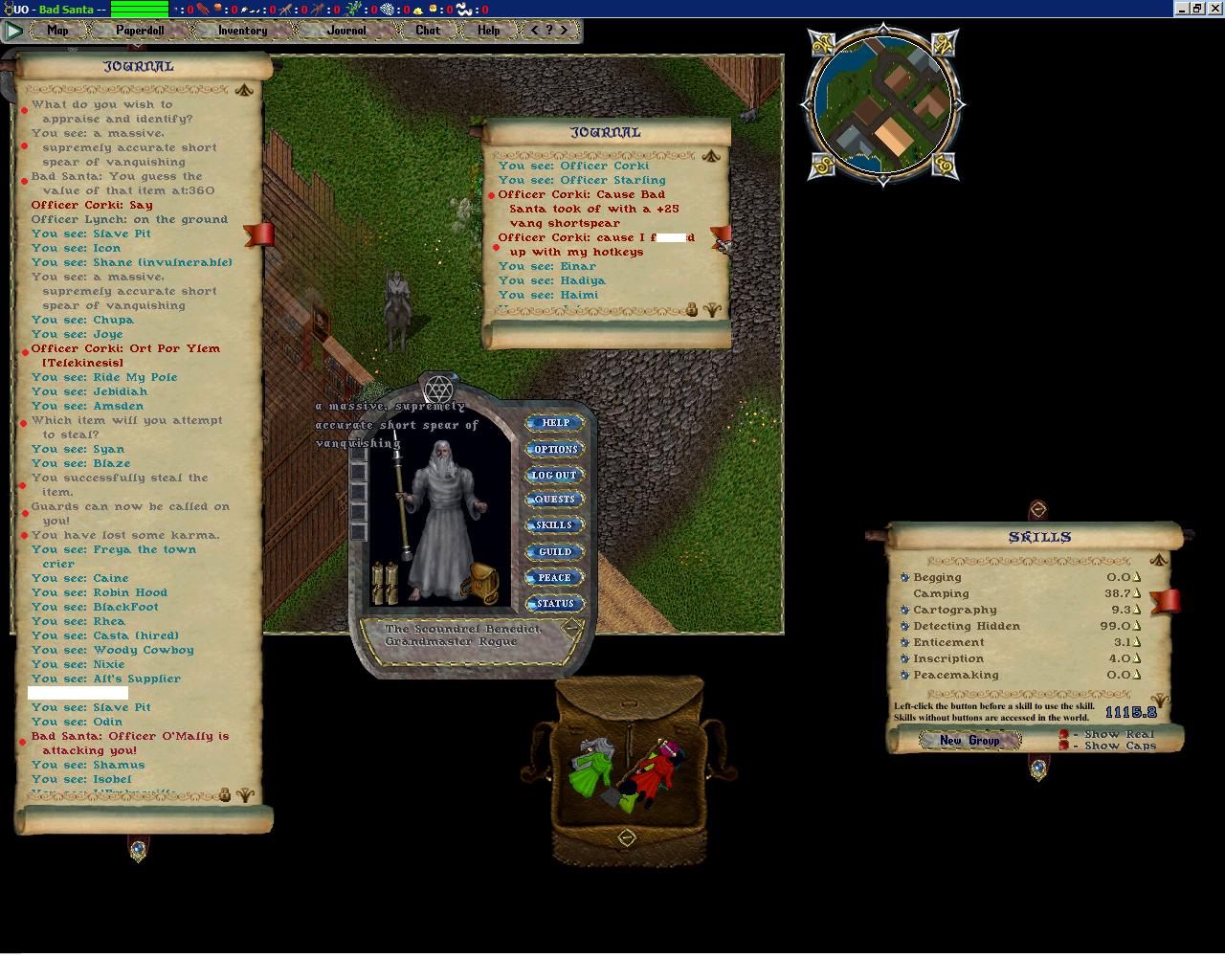Click the New Group button in Skills

(969, 741)
